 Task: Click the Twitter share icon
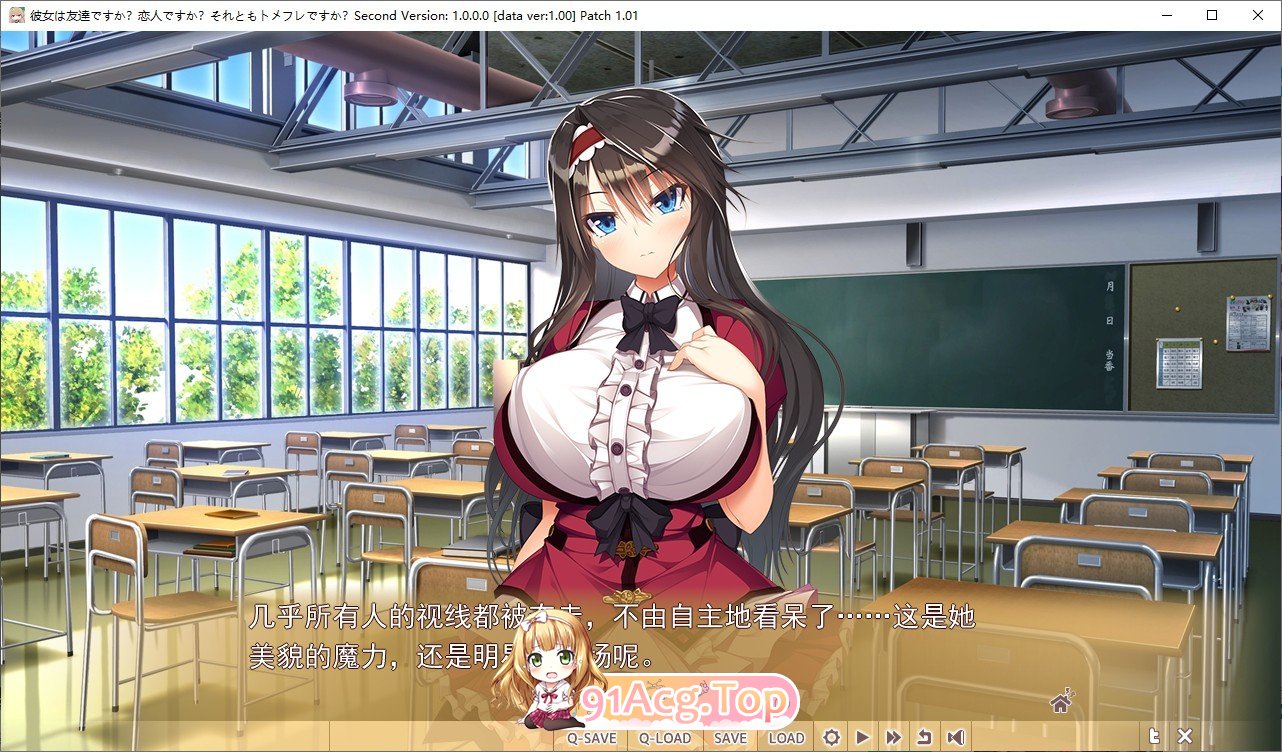[x=1153, y=734]
